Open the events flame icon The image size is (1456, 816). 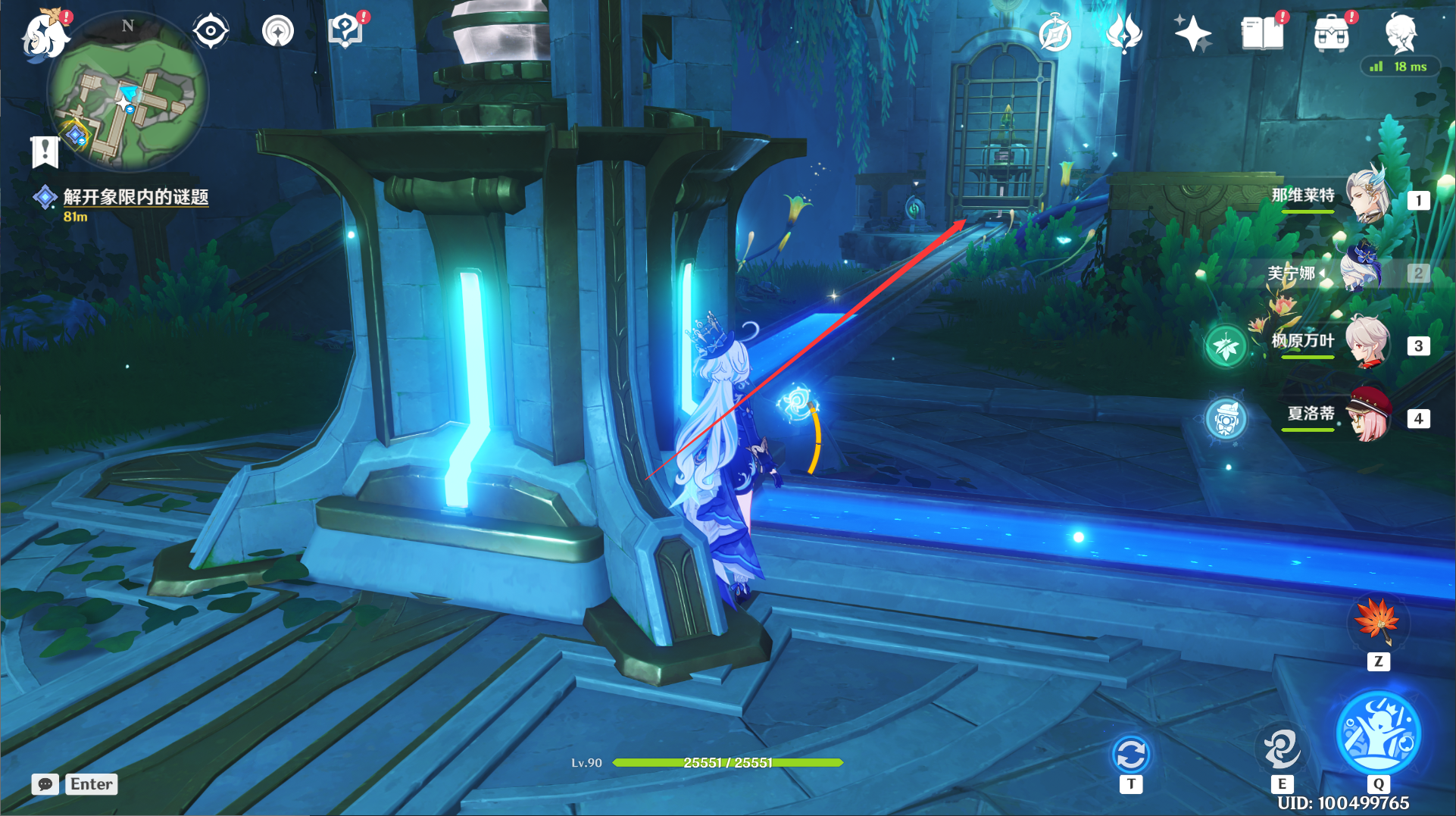(1123, 33)
